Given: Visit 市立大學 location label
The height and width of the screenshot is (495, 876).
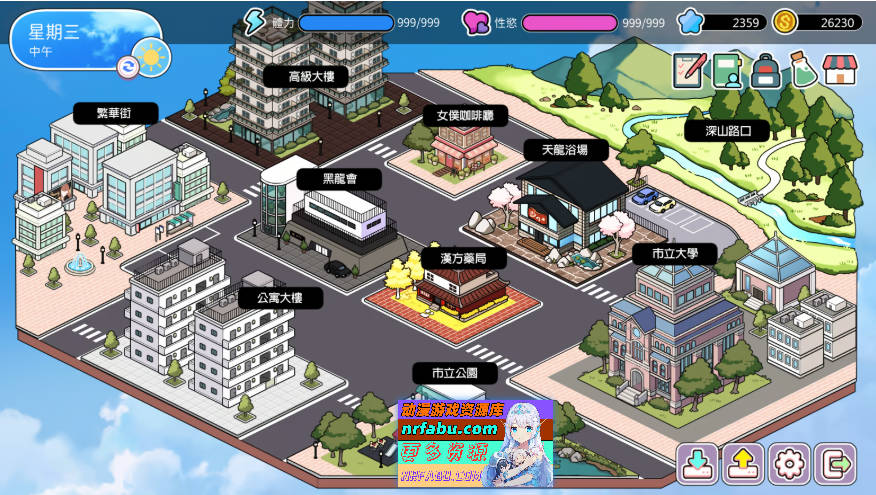Looking at the screenshot, I should (x=675, y=254).
